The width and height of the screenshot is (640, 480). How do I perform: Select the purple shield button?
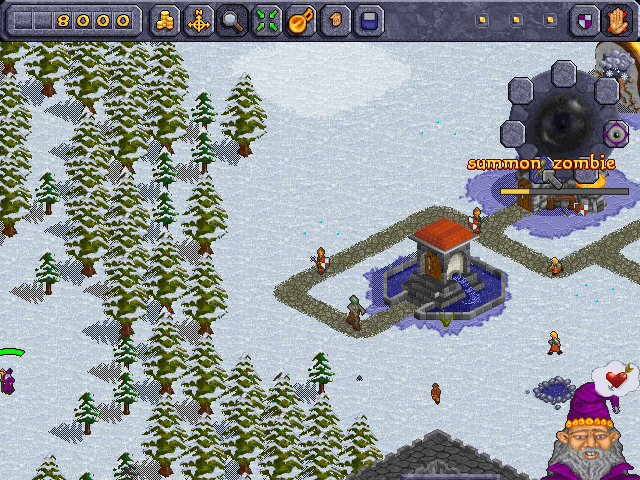click(x=584, y=20)
